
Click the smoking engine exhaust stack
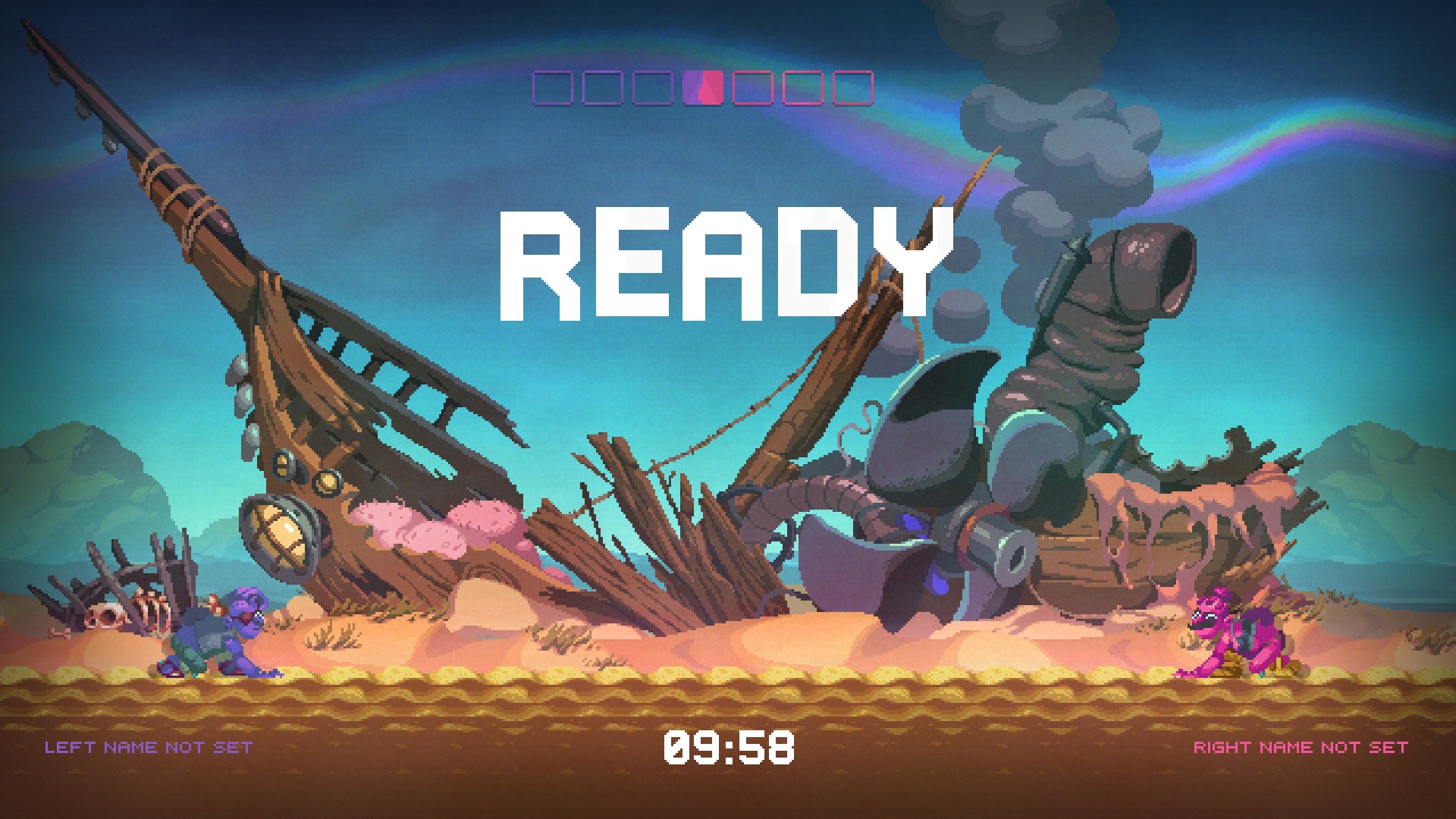[1100, 318]
